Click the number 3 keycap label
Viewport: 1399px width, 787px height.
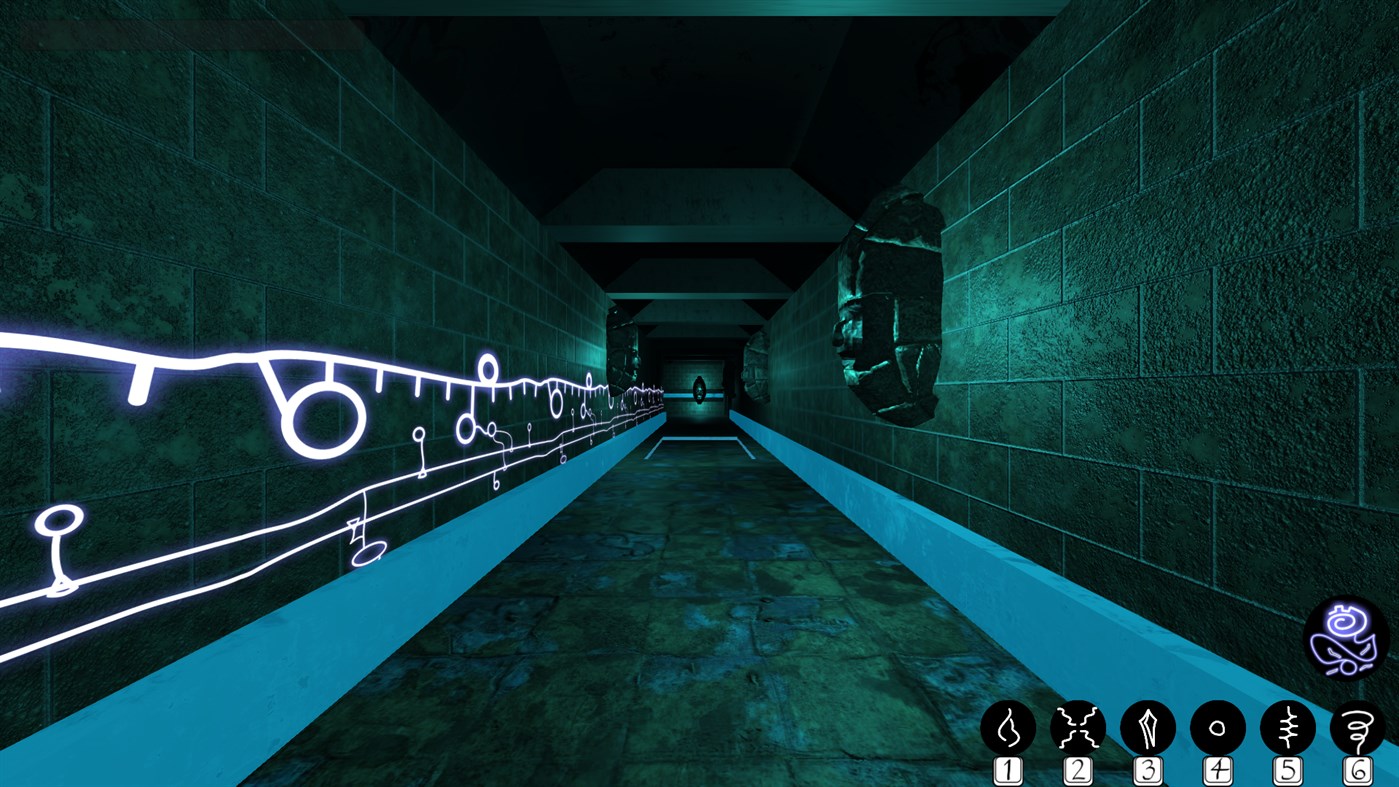click(x=1148, y=770)
